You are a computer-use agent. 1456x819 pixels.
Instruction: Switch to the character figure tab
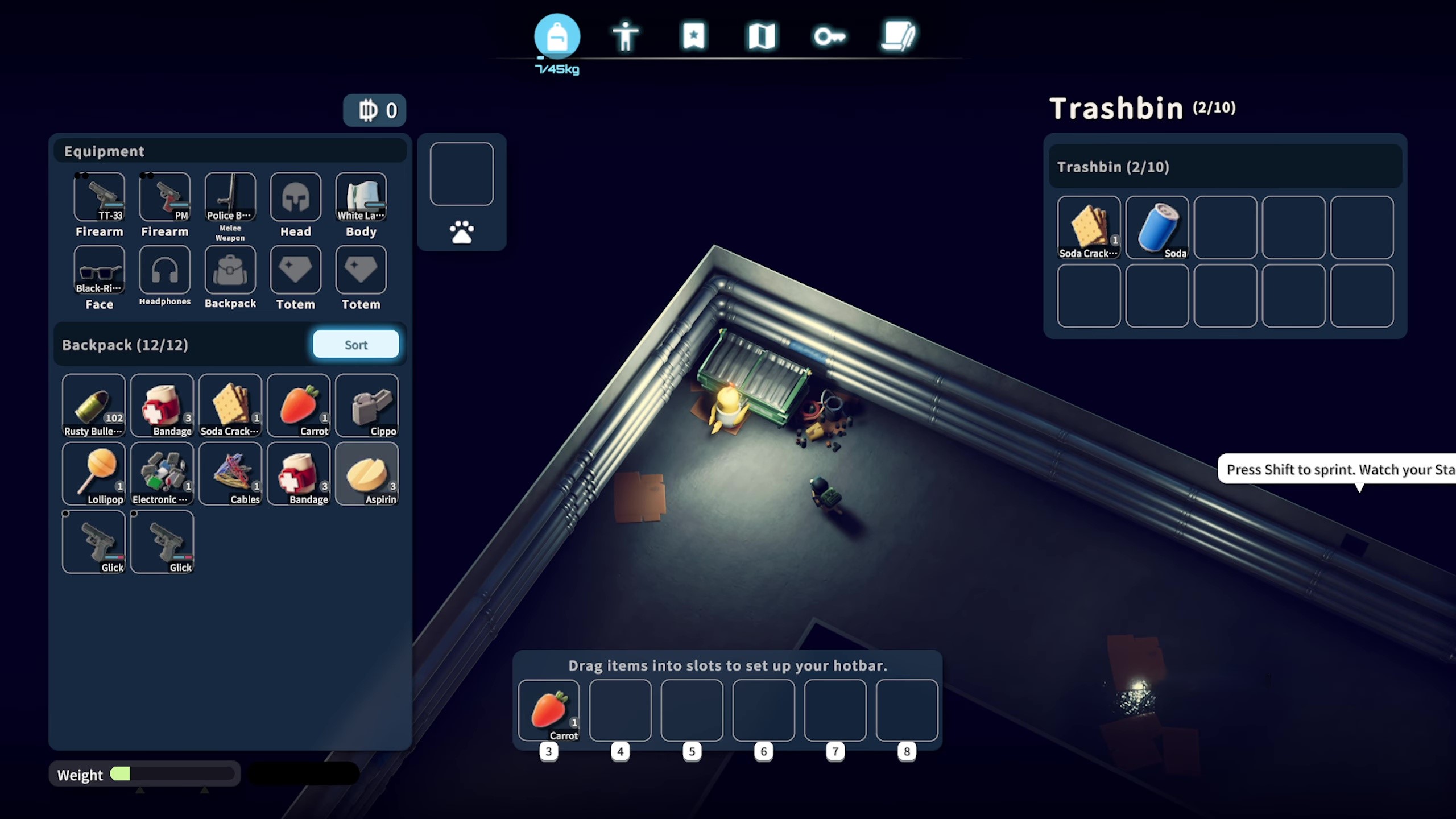[x=625, y=36]
